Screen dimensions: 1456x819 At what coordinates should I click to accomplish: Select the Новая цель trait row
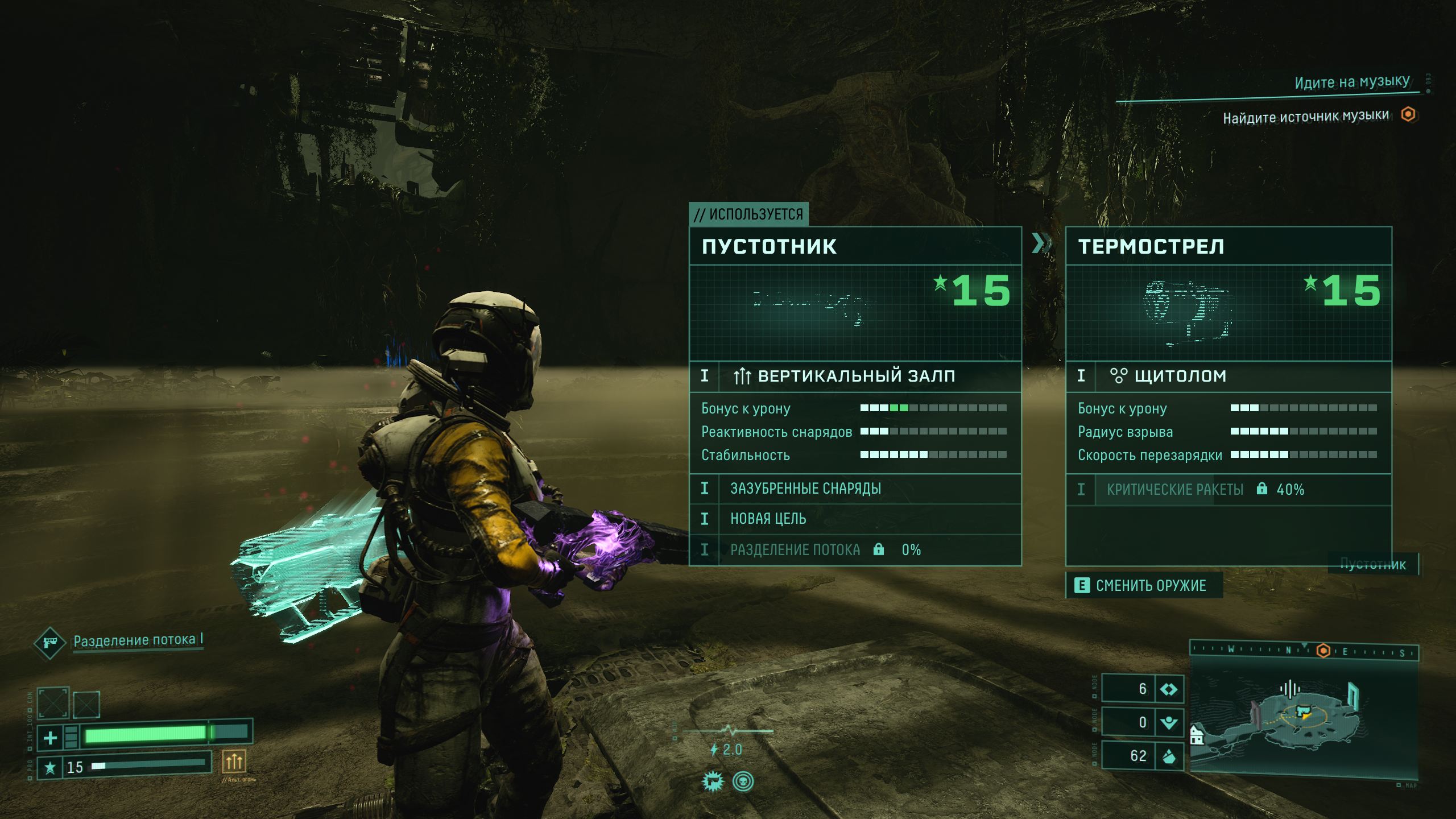click(x=855, y=519)
